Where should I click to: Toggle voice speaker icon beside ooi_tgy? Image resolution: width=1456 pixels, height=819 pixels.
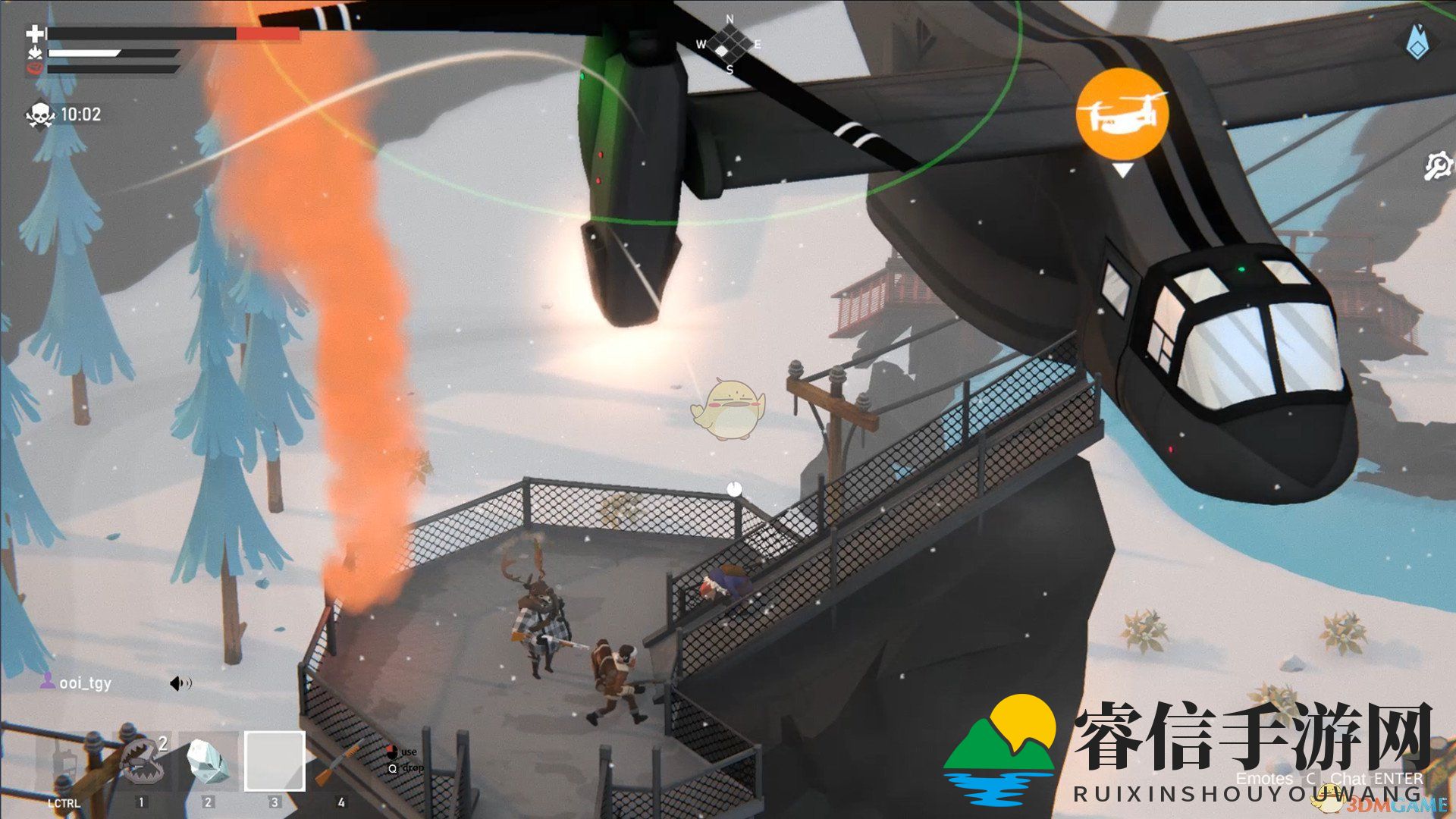(x=180, y=684)
